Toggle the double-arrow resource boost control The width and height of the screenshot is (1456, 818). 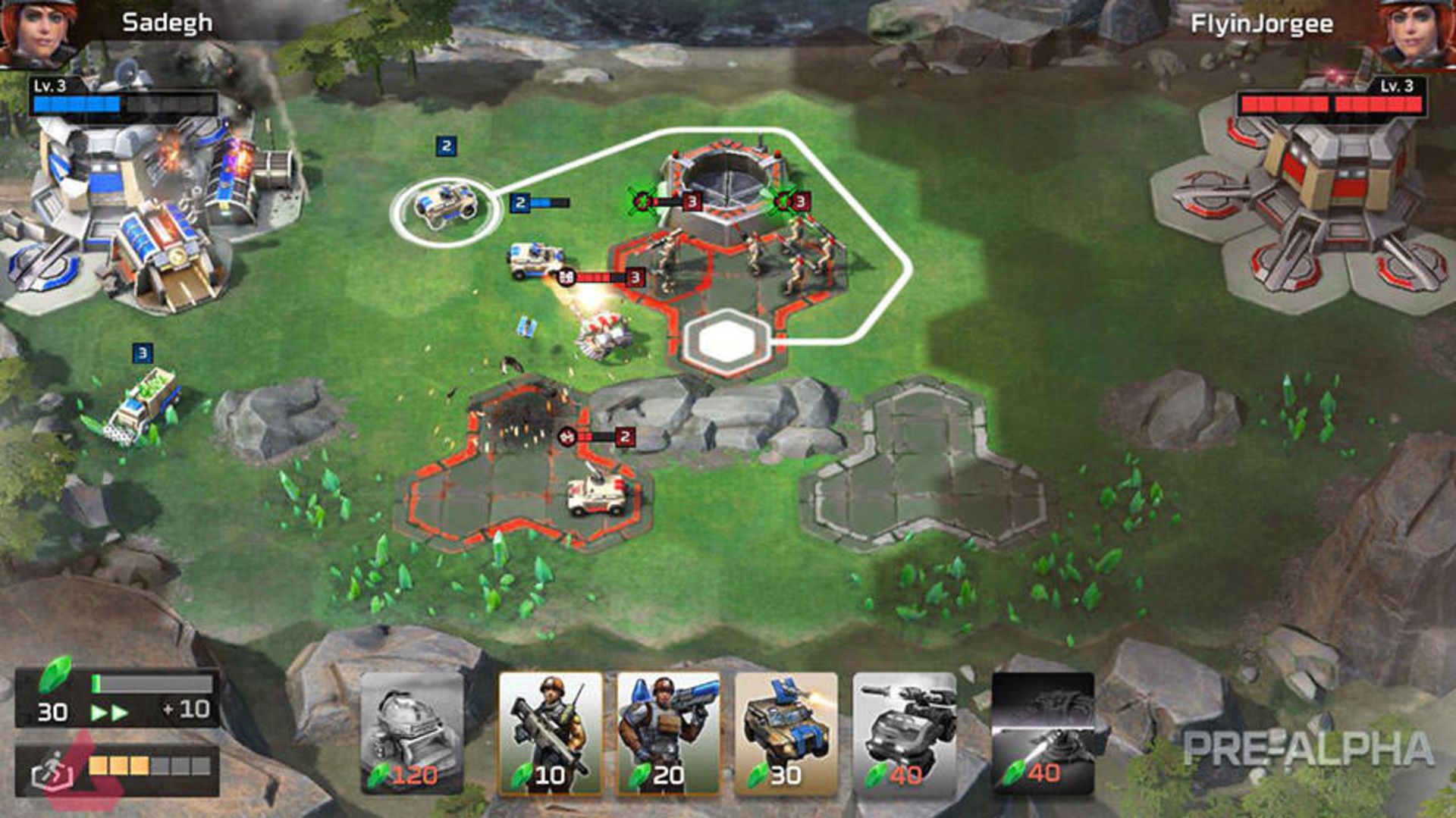click(x=110, y=713)
